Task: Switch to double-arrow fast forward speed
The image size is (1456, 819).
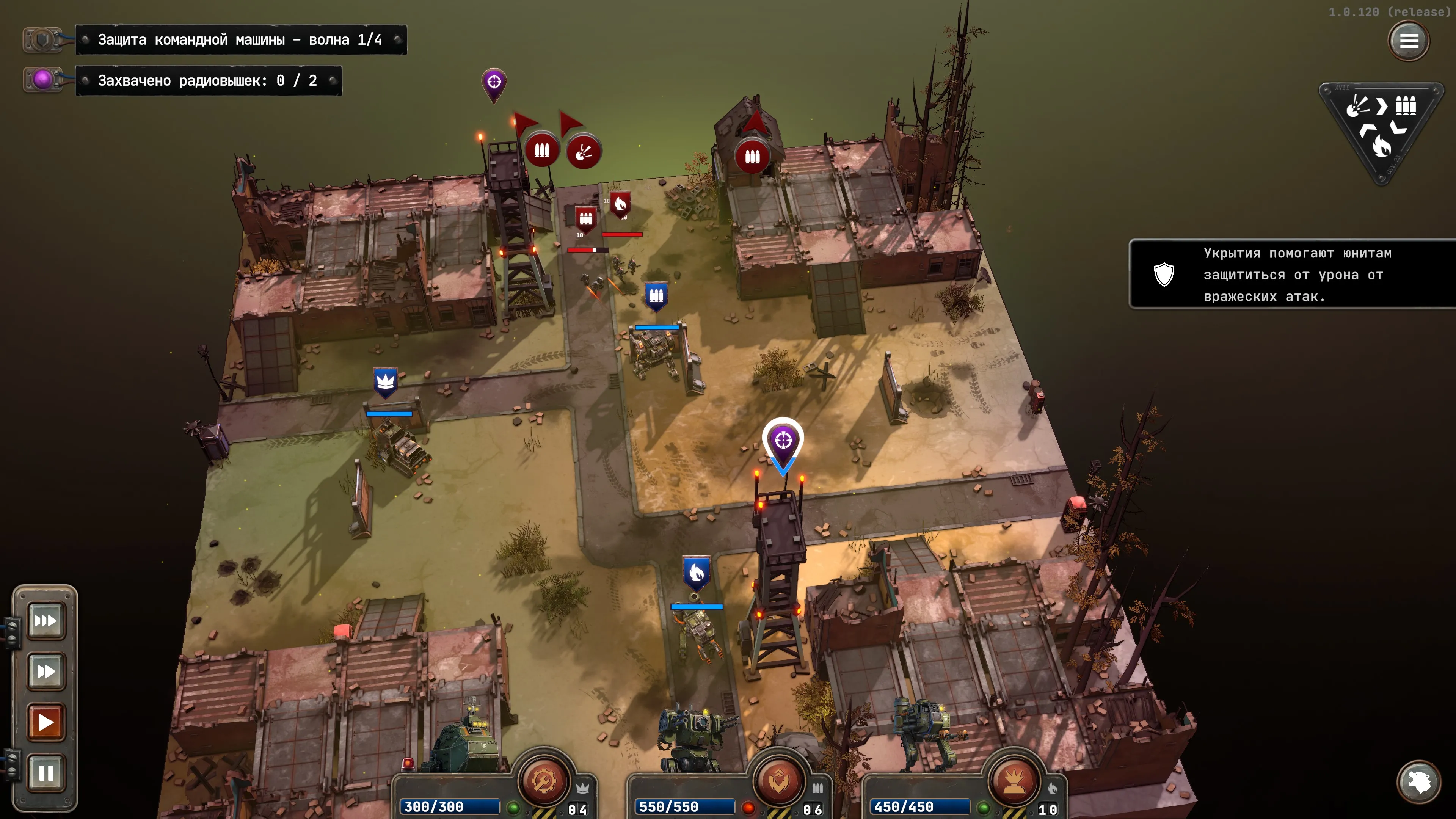Action: pyautogui.click(x=46, y=672)
